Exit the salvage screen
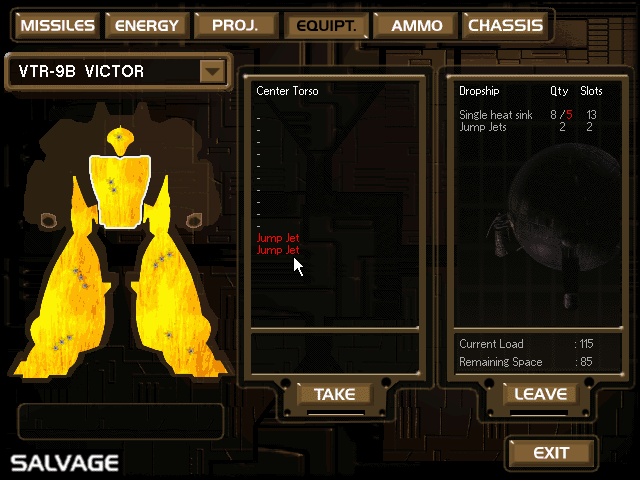 pos(551,453)
